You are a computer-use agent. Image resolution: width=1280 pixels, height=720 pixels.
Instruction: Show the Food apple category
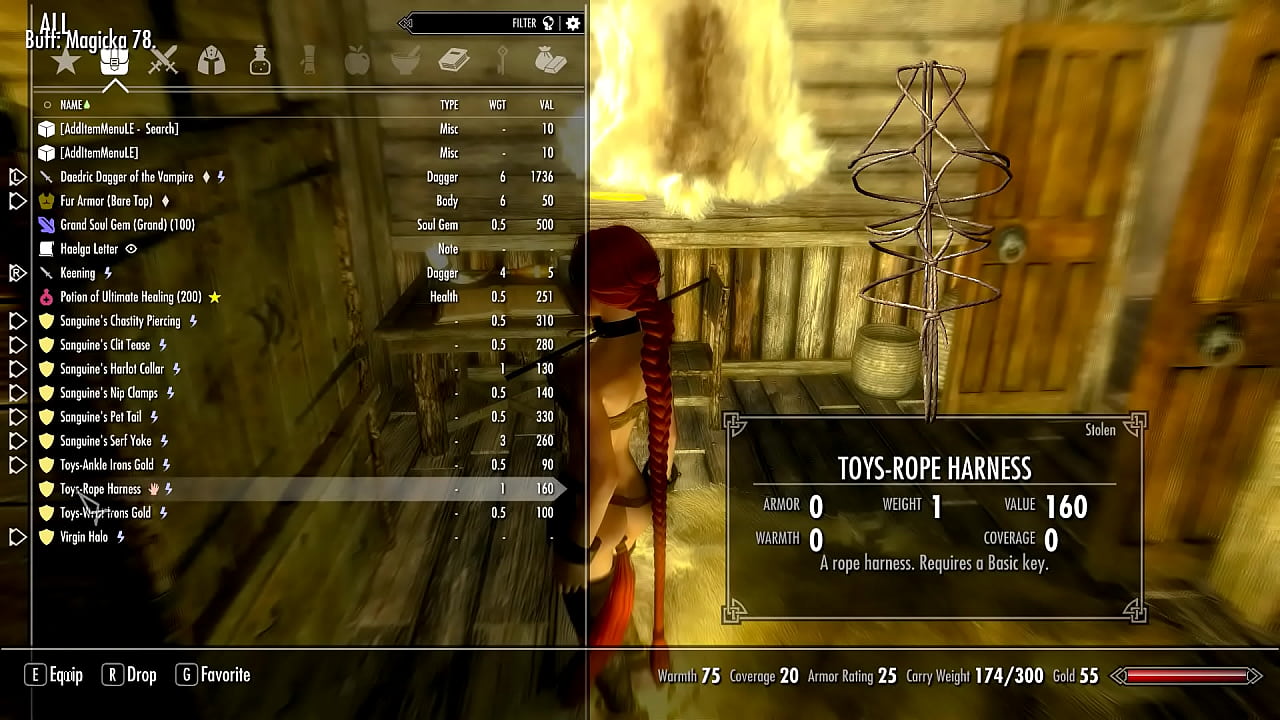(x=356, y=62)
